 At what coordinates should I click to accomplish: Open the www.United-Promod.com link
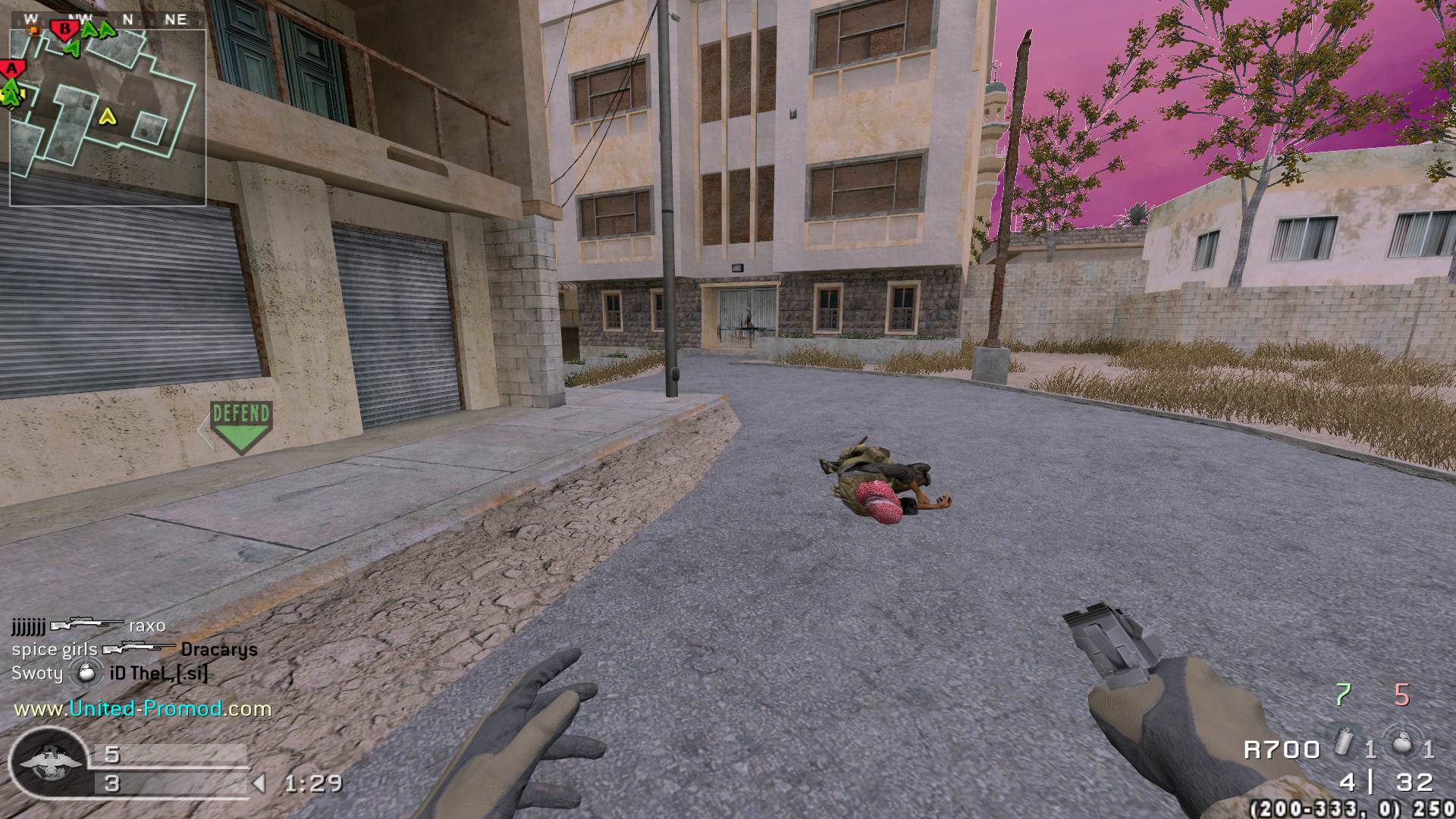[143, 709]
